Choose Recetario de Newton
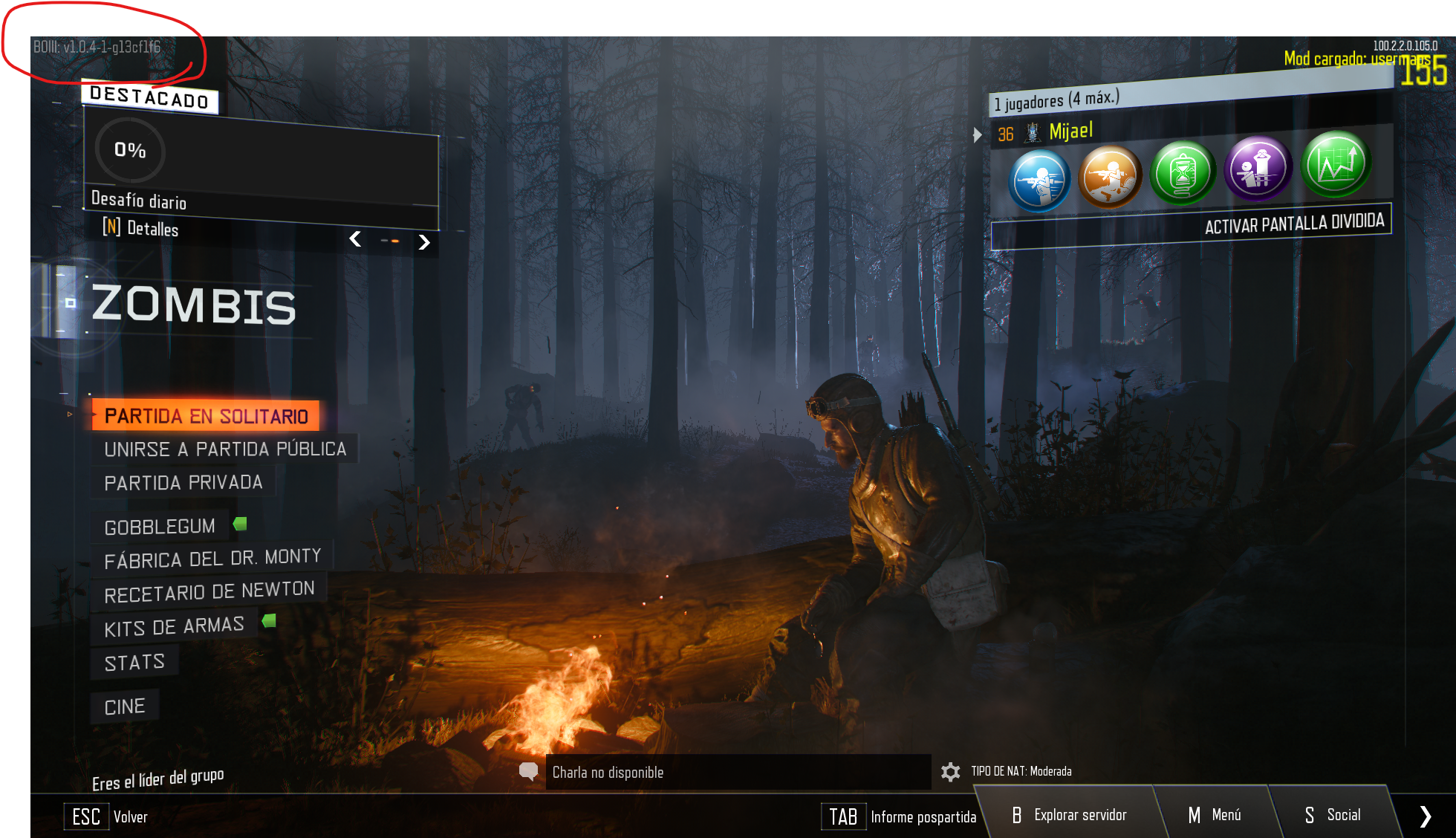Image resolution: width=1456 pixels, height=838 pixels. click(x=209, y=592)
